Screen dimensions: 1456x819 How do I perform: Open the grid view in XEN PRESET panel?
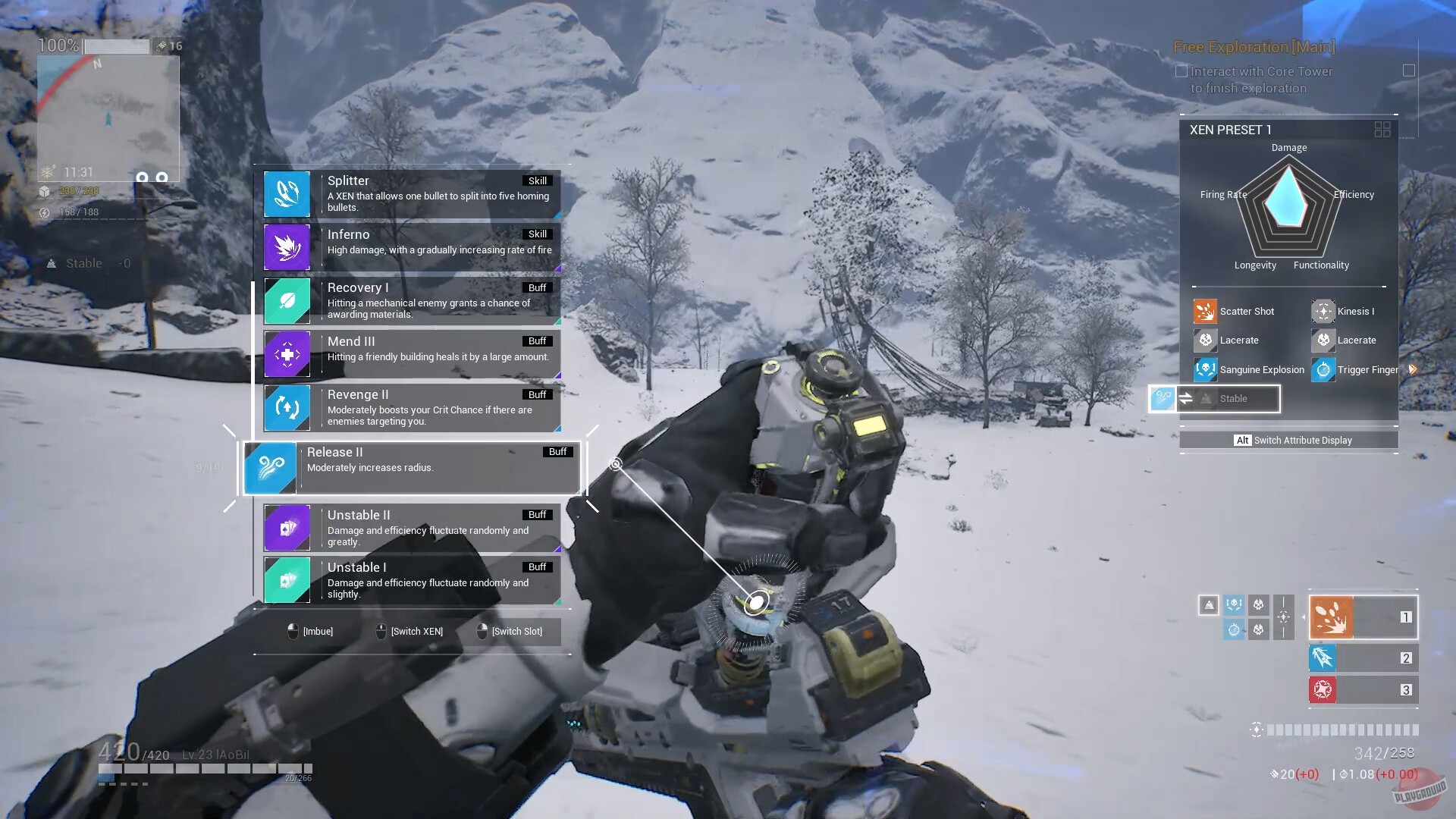coord(1381,130)
